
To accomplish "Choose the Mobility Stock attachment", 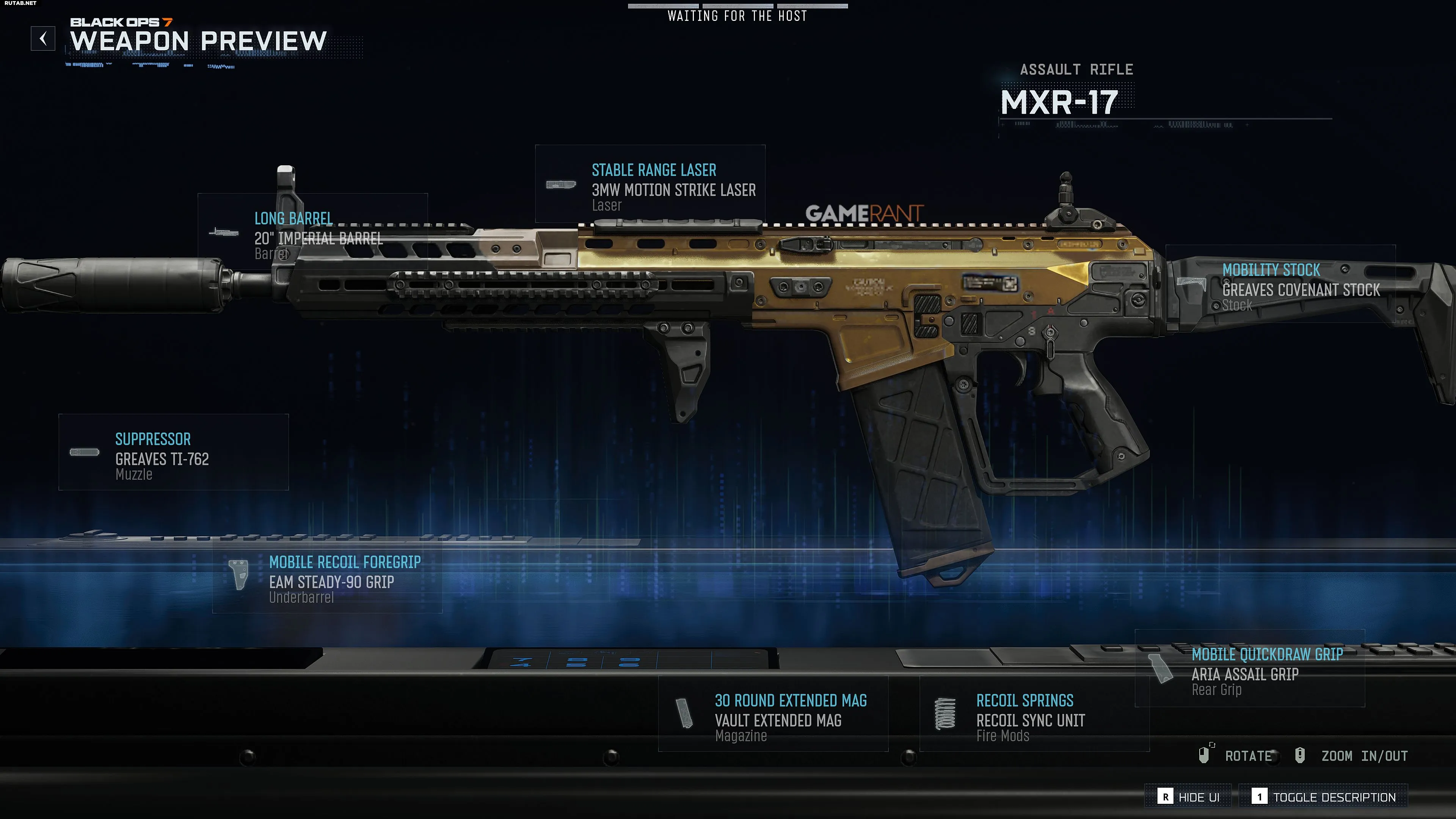I will pyautogui.click(x=1280, y=284).
